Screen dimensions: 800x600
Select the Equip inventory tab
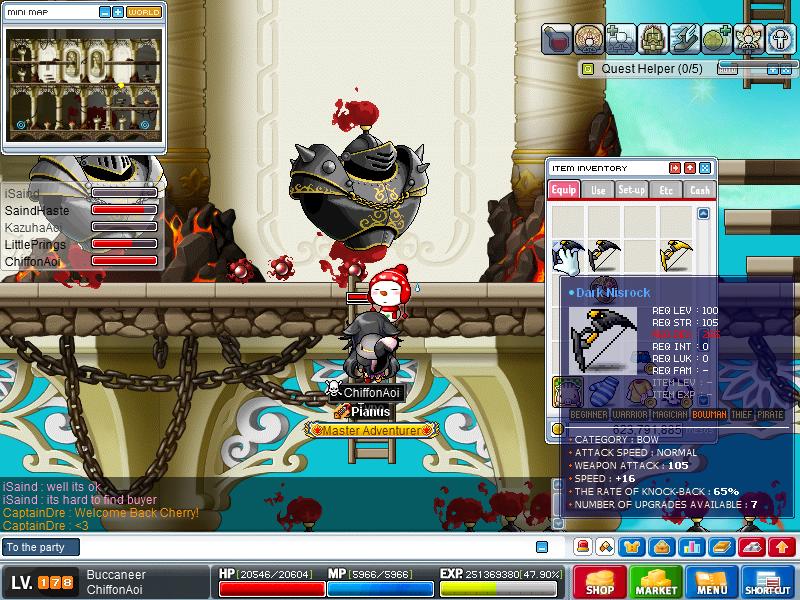click(564, 189)
